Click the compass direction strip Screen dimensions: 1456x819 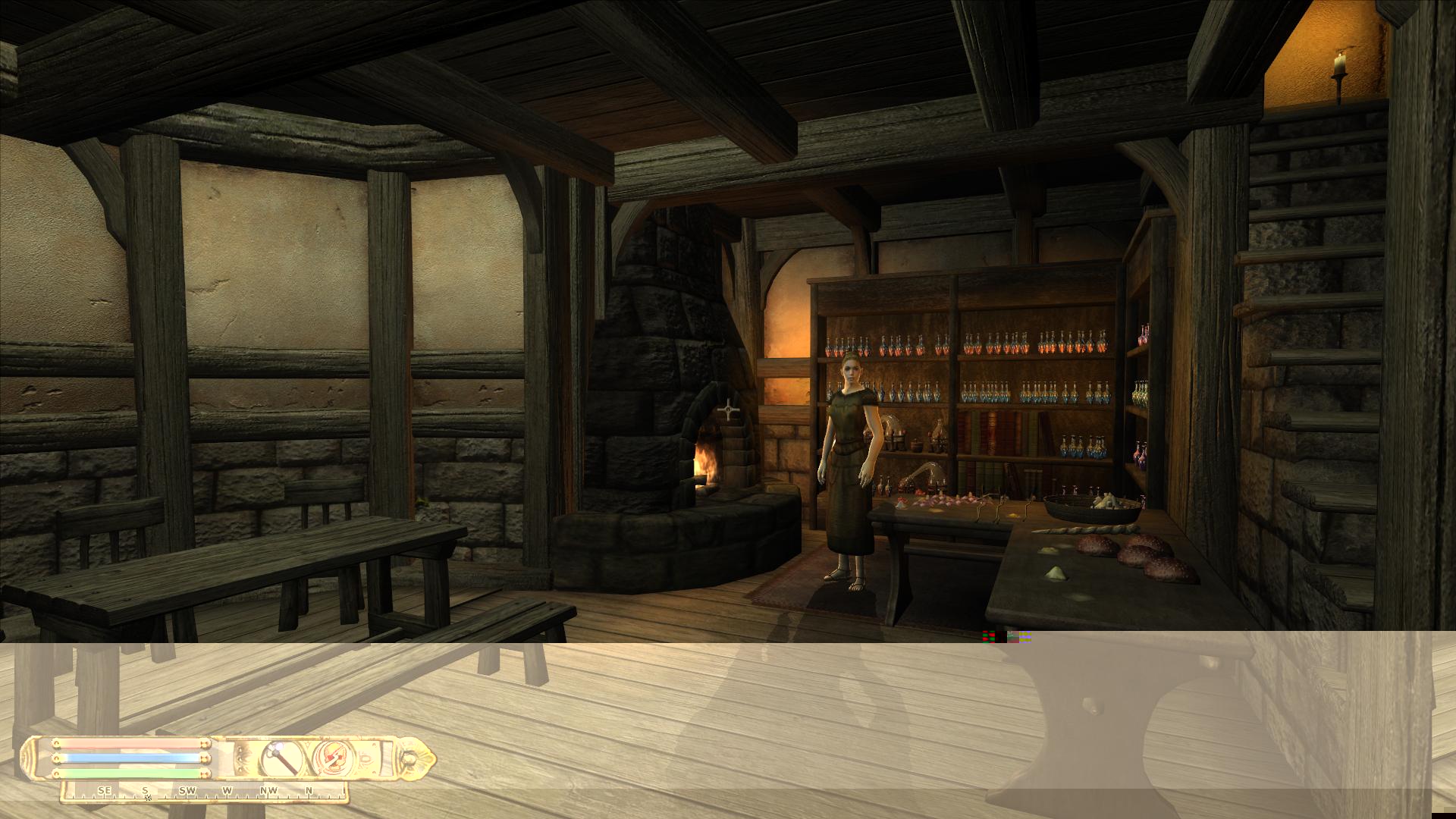[205, 792]
